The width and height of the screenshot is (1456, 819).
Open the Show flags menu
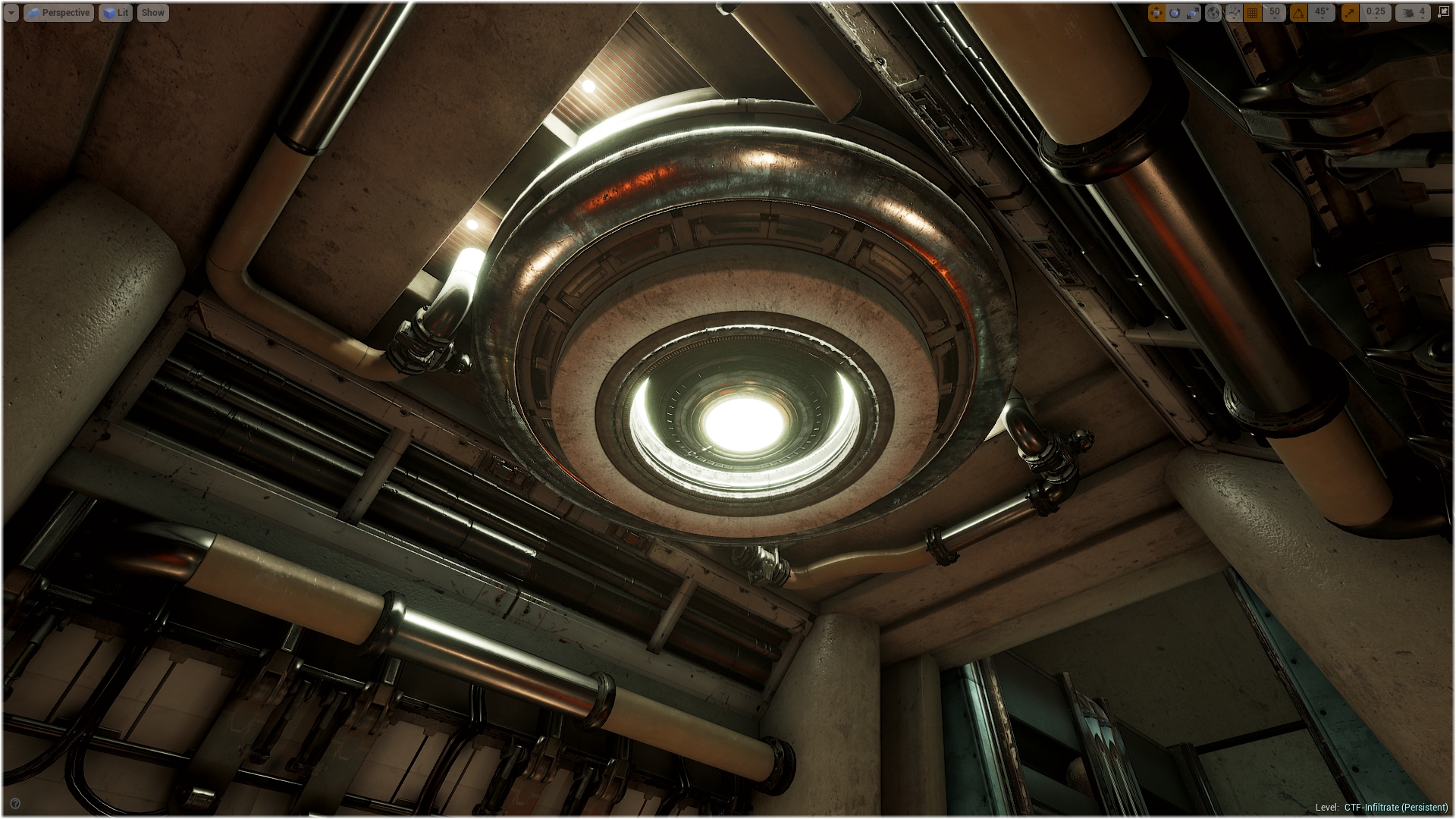click(152, 13)
